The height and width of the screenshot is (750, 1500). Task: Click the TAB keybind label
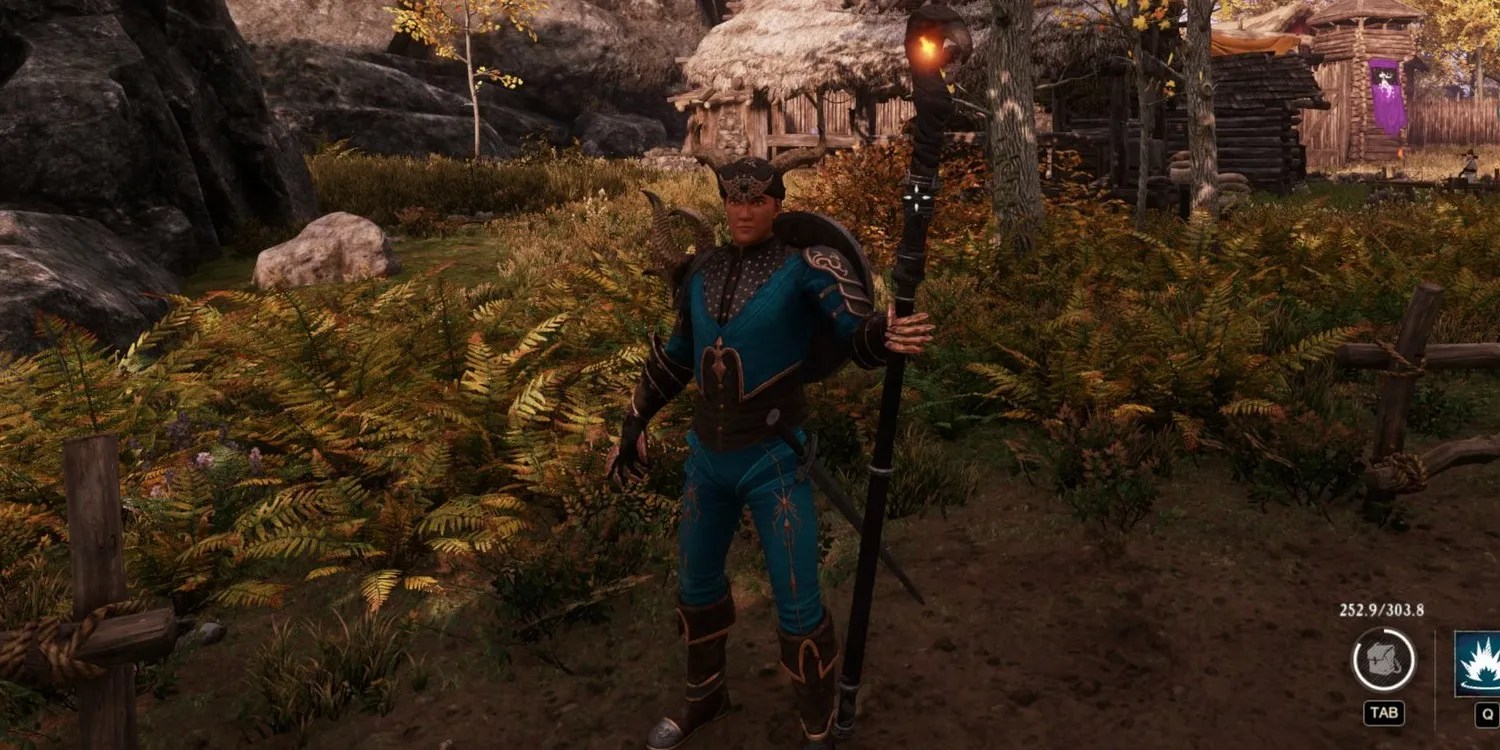[x=1384, y=711]
